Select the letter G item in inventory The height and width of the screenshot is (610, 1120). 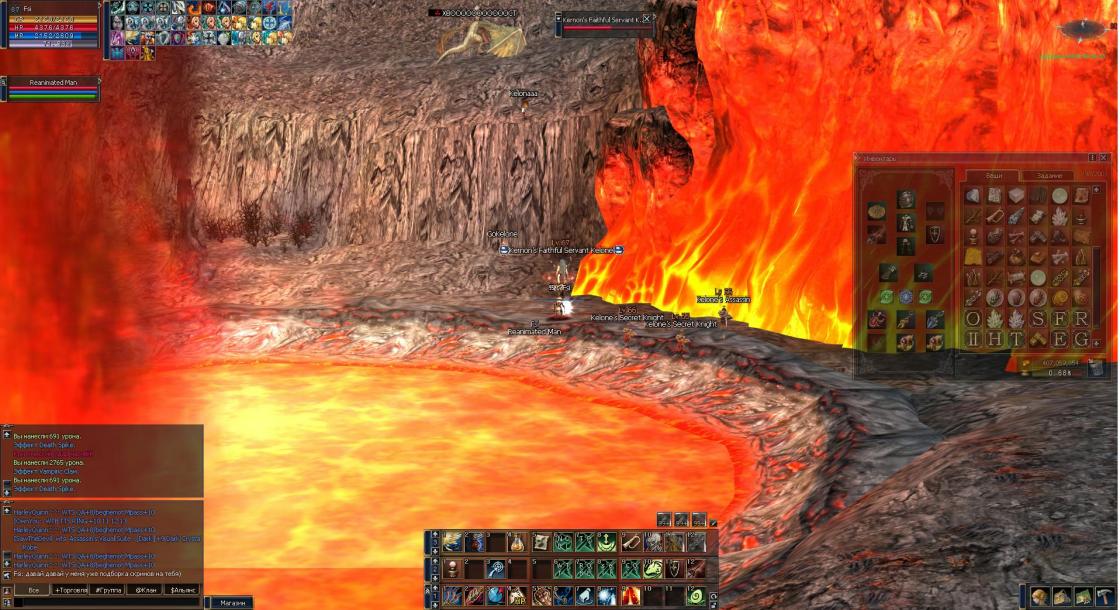(1080, 339)
